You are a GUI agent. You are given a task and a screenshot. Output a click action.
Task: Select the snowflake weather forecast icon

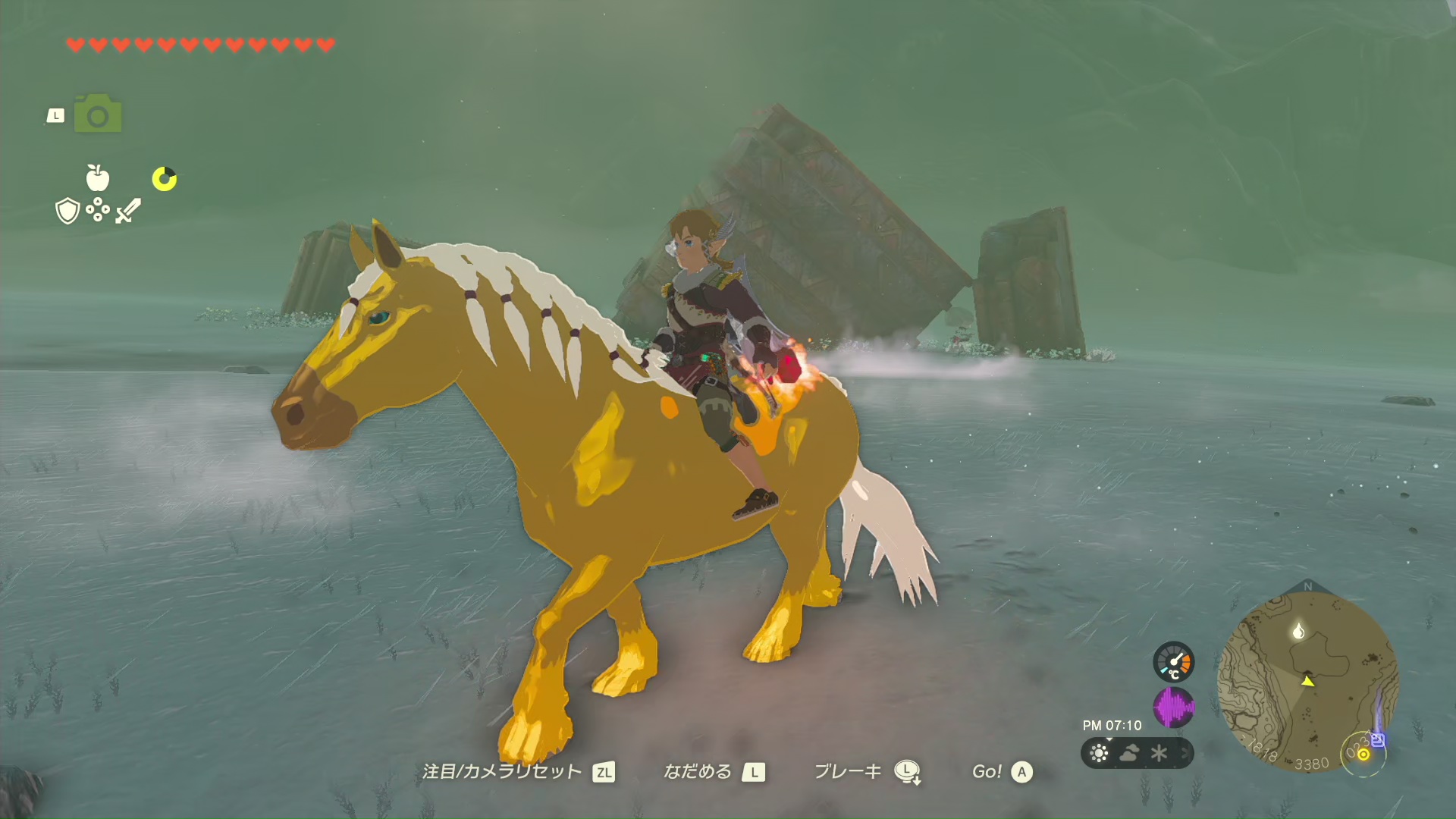click(x=1159, y=753)
